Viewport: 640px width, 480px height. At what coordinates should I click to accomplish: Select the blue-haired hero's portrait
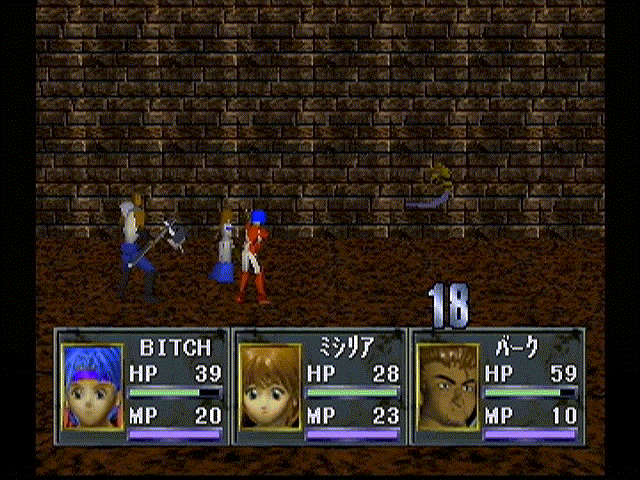click(92, 387)
